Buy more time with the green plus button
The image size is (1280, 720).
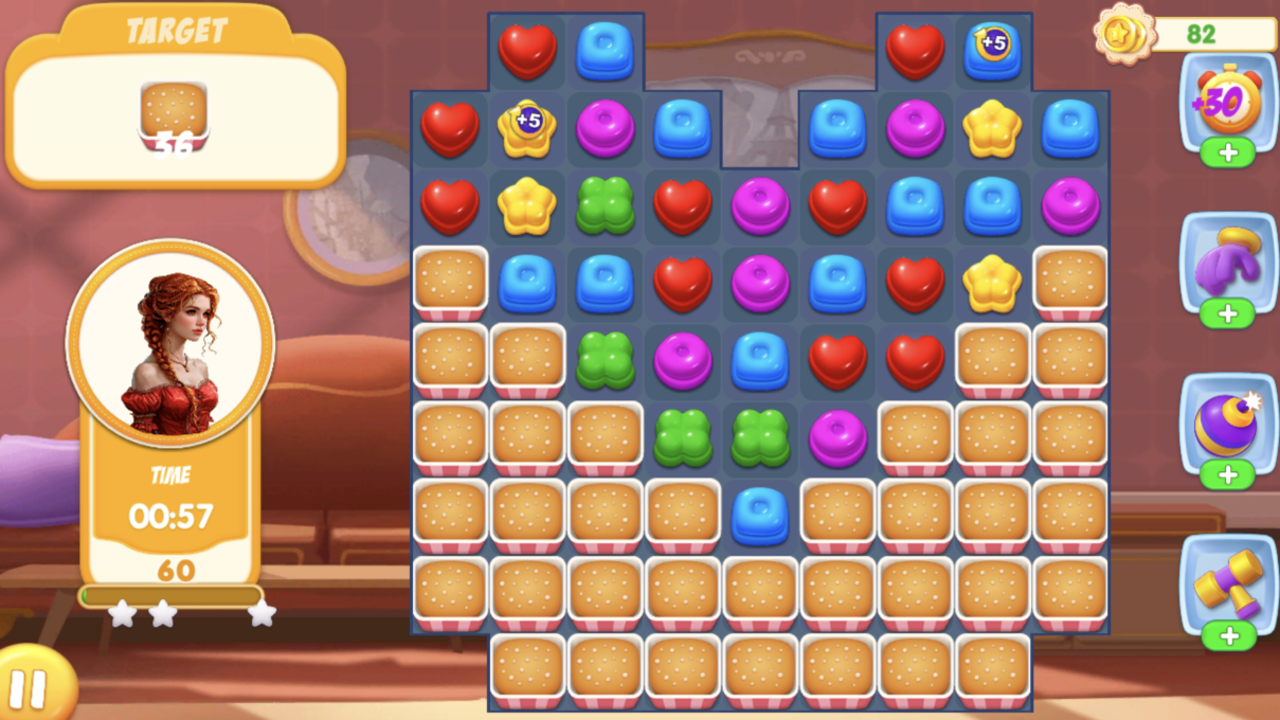[x=1228, y=153]
